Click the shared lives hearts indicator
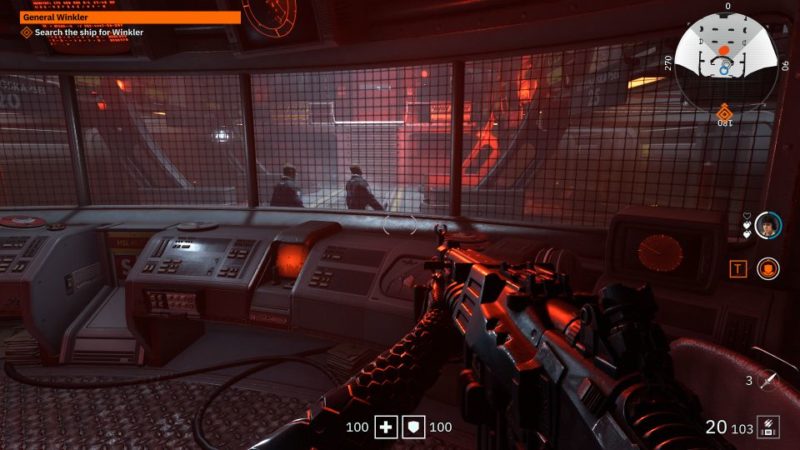The height and width of the screenshot is (450, 800). click(745, 225)
